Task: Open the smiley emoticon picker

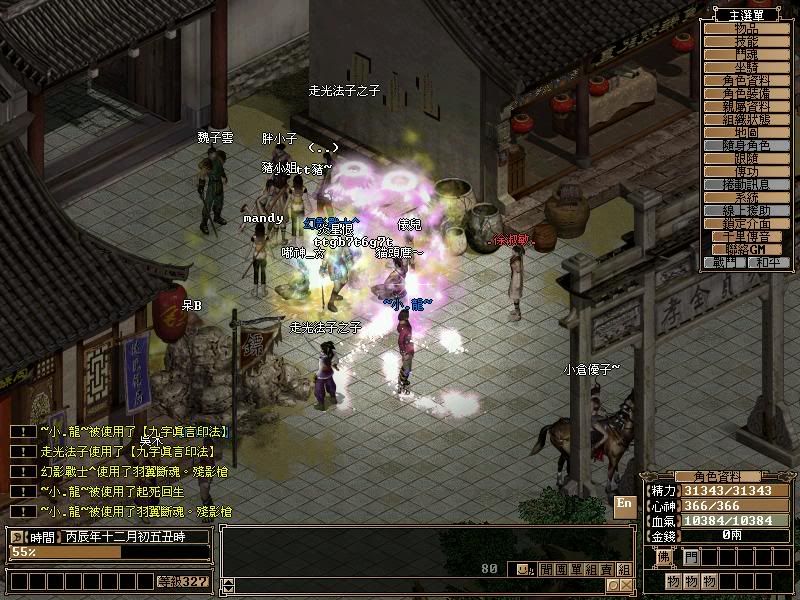Action: tap(523, 569)
